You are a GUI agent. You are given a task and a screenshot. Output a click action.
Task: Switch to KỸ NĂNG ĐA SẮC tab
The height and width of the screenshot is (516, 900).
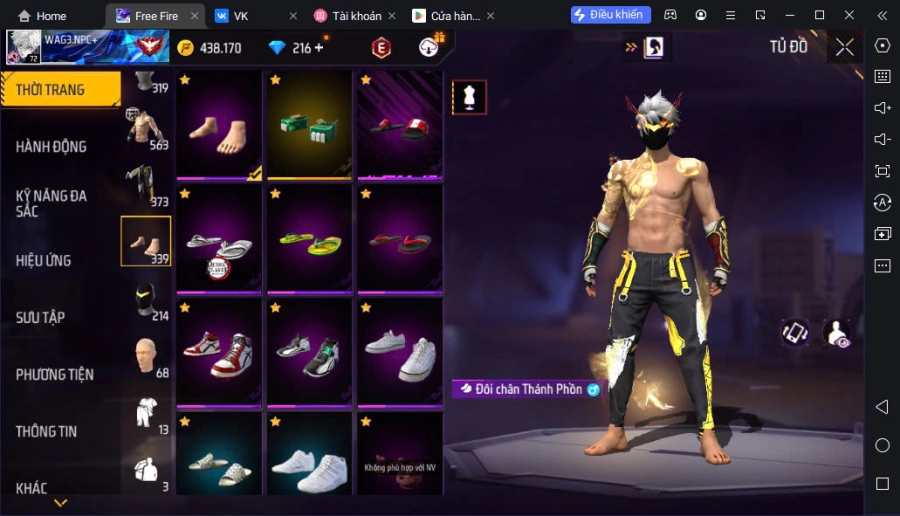(51, 203)
